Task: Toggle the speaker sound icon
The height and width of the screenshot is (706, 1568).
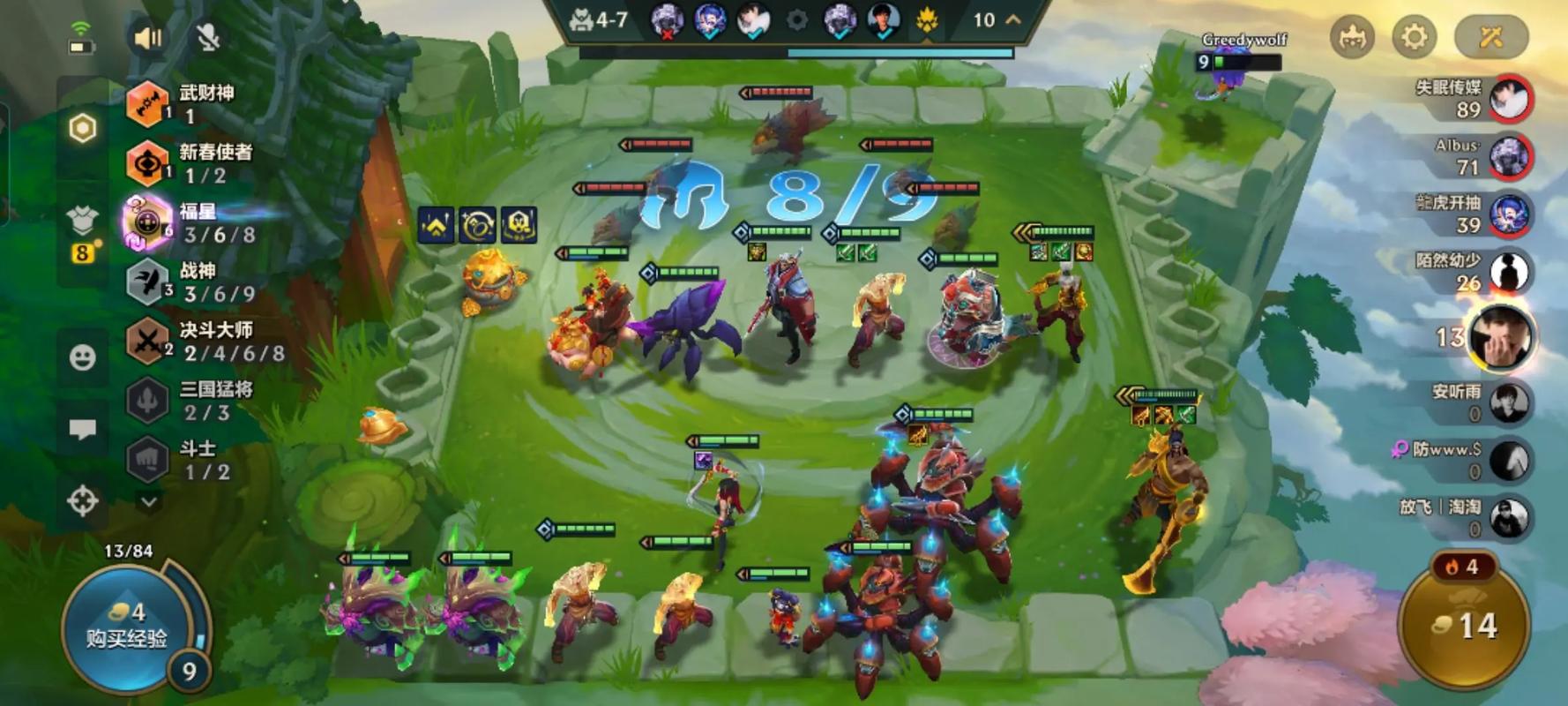Action: (148, 37)
